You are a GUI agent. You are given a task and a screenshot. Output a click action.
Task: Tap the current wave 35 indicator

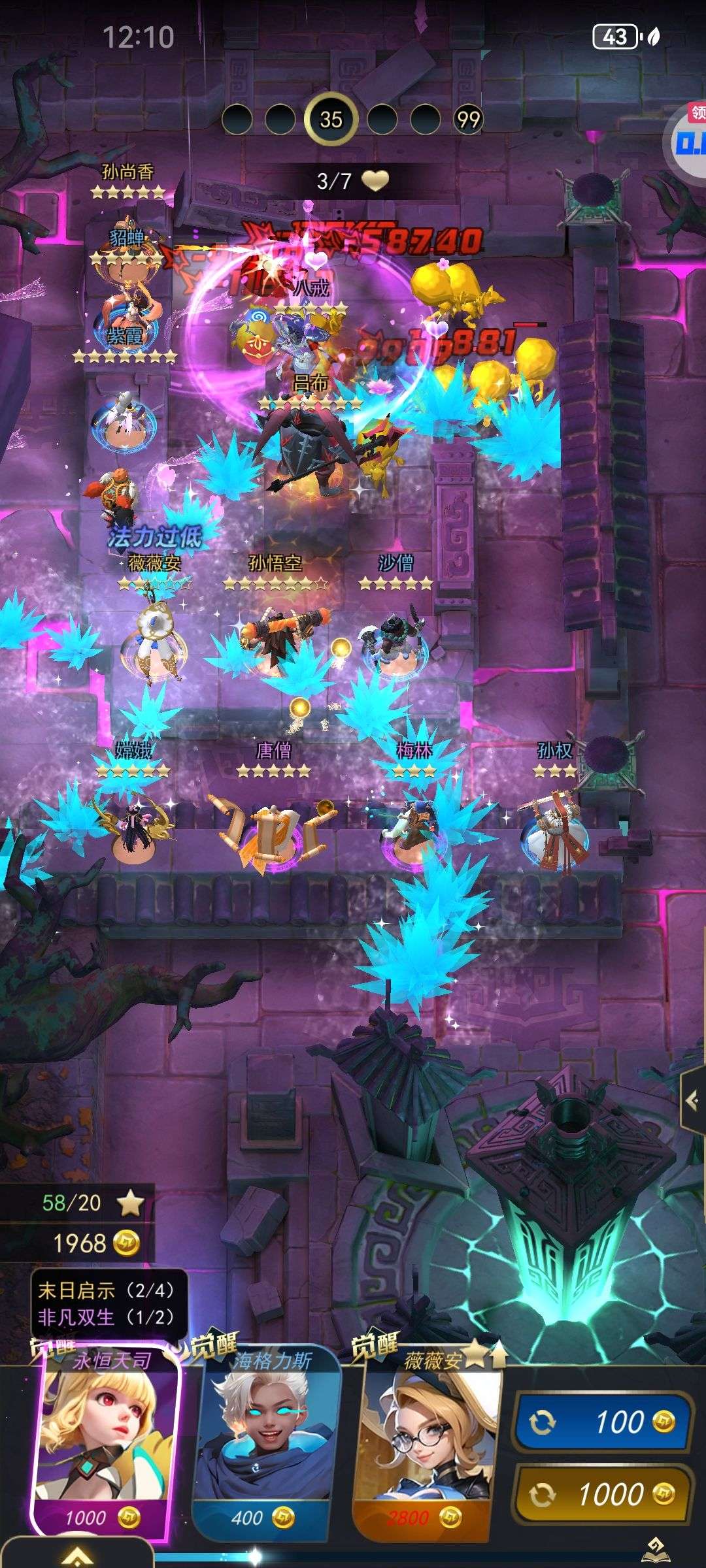coord(331,119)
